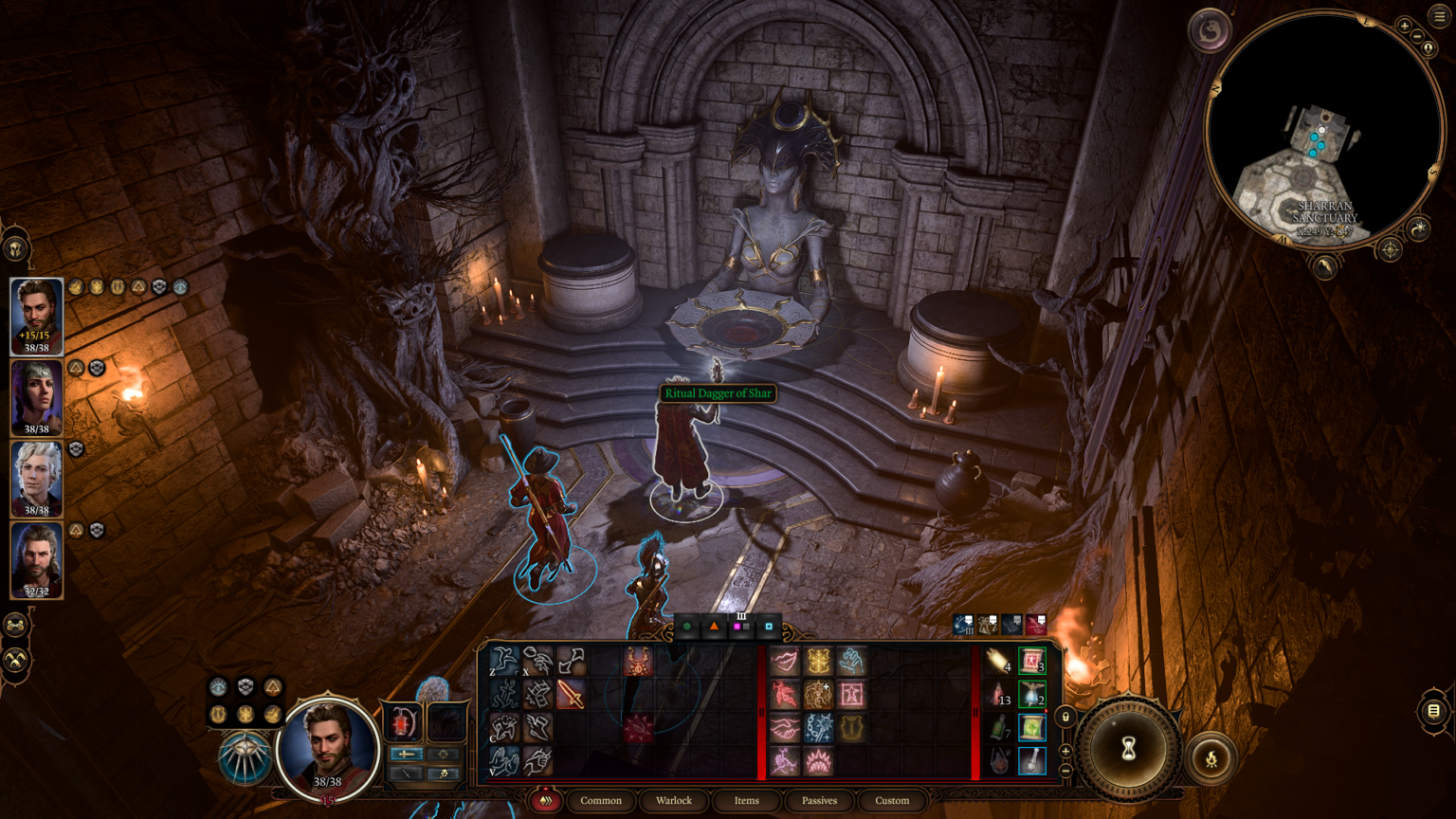Lock the hotbar with the padlock toggle

1065,717
